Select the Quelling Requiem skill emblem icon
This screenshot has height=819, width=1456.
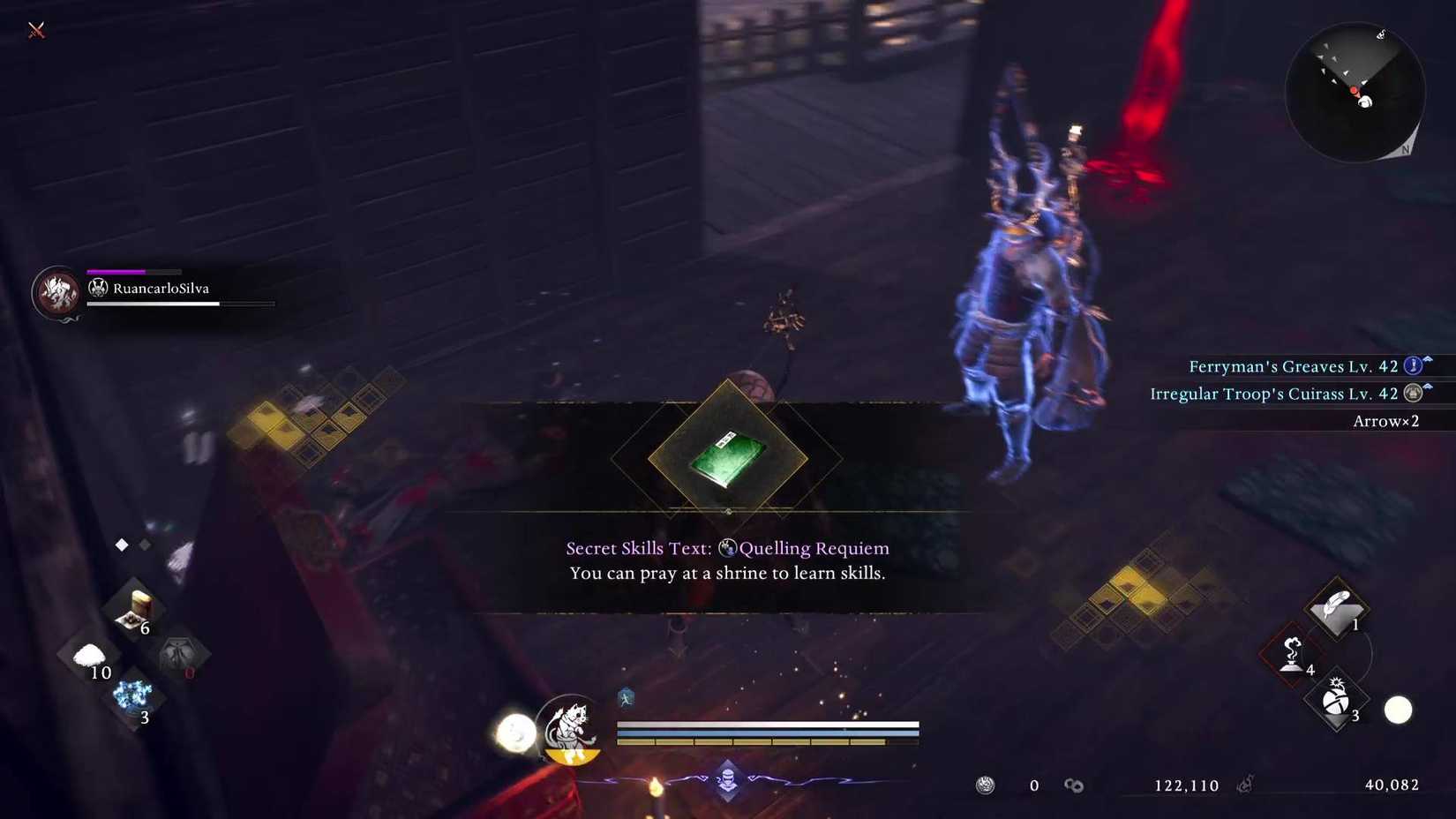pos(727,548)
